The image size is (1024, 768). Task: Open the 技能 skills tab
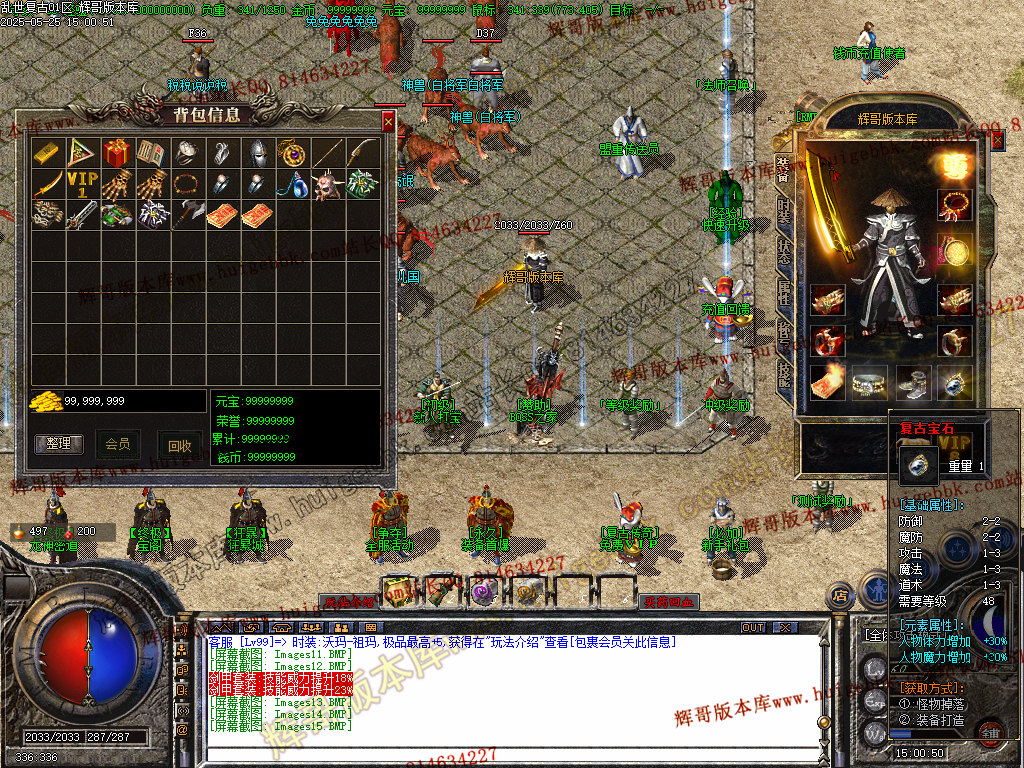pyautogui.click(x=785, y=373)
